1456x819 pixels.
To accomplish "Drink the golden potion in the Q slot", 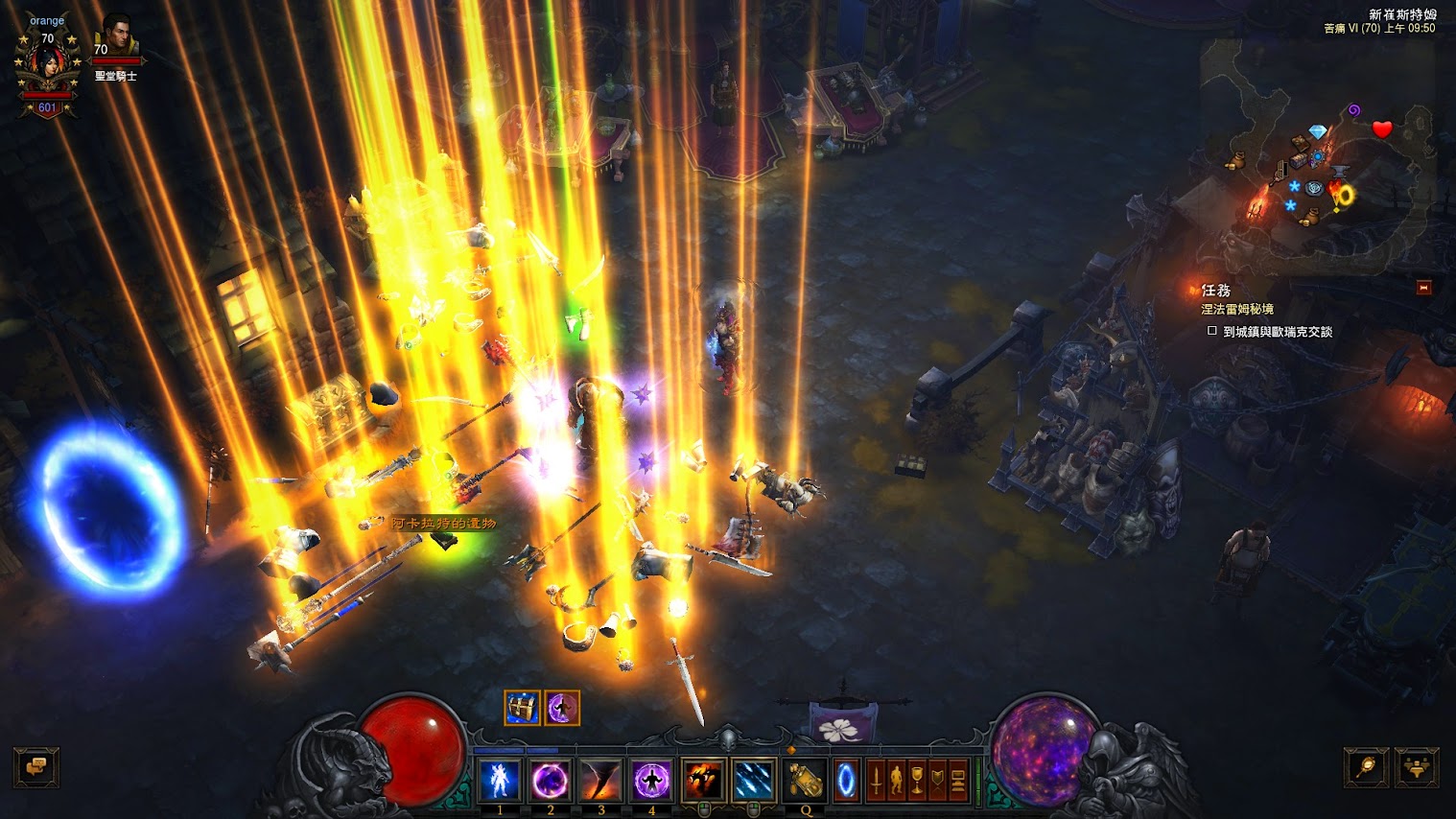I will click(x=806, y=780).
